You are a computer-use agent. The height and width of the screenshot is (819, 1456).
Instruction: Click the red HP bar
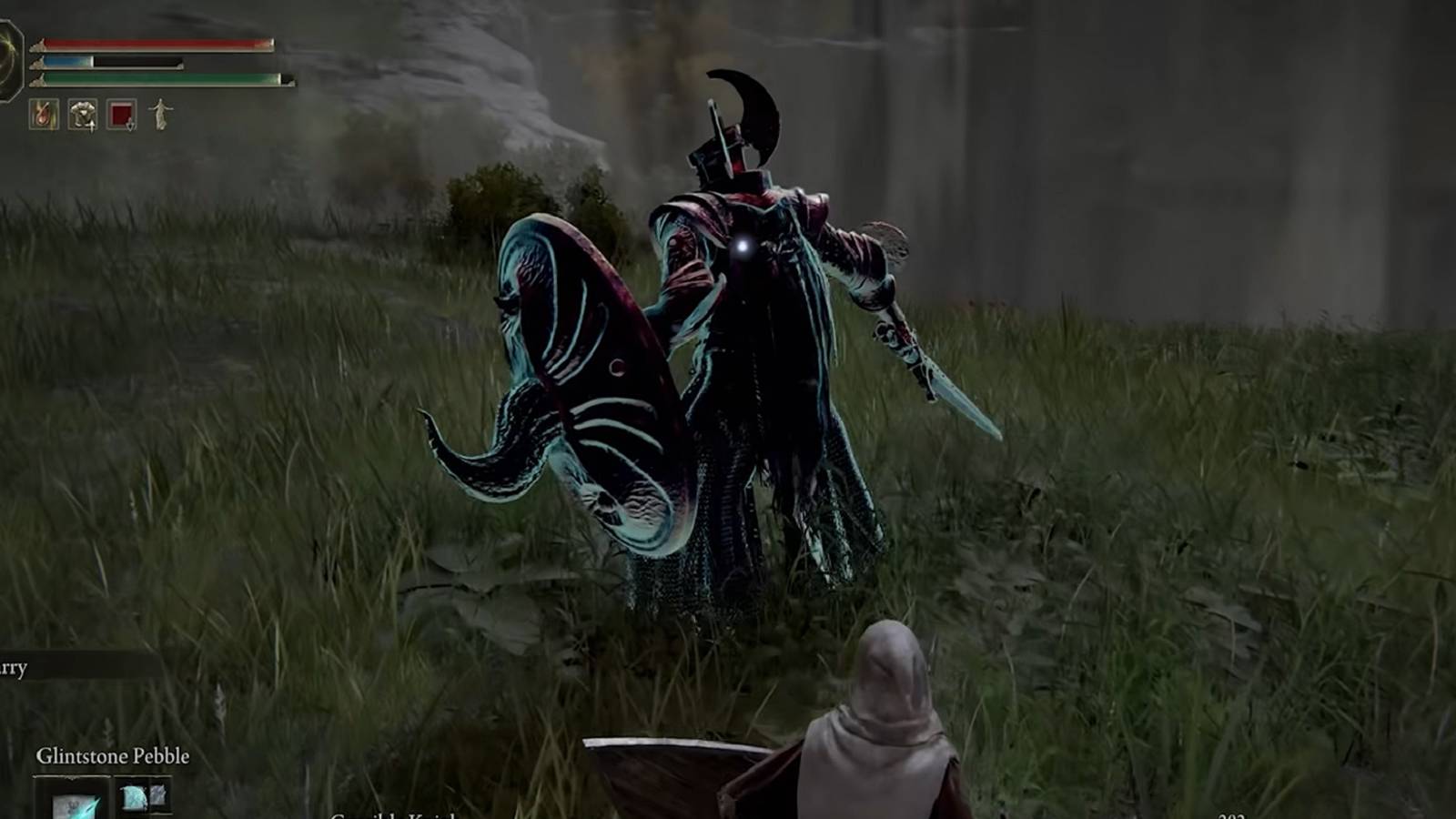(x=155, y=44)
